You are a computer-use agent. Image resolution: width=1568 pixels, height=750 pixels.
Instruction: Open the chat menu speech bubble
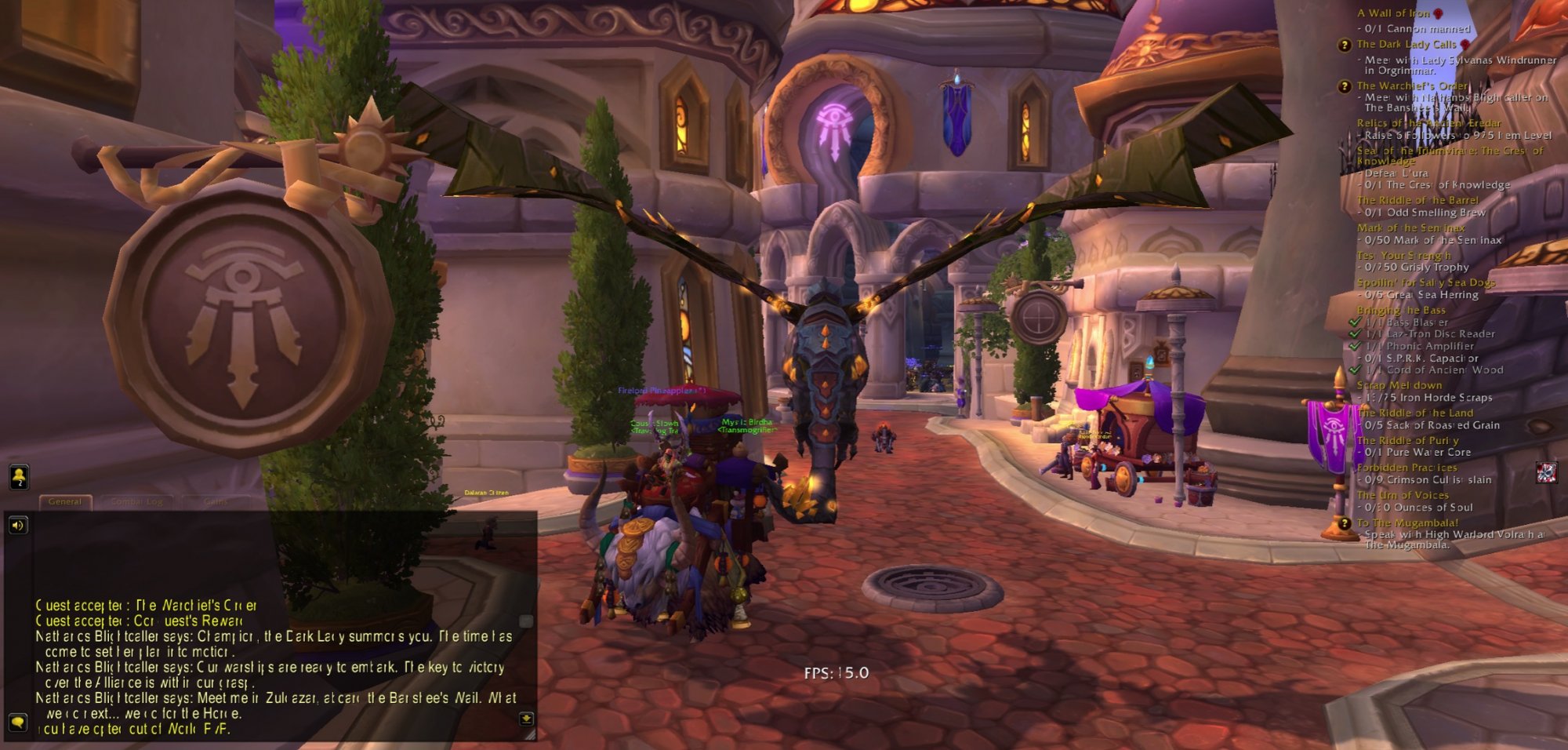pyautogui.click(x=17, y=721)
